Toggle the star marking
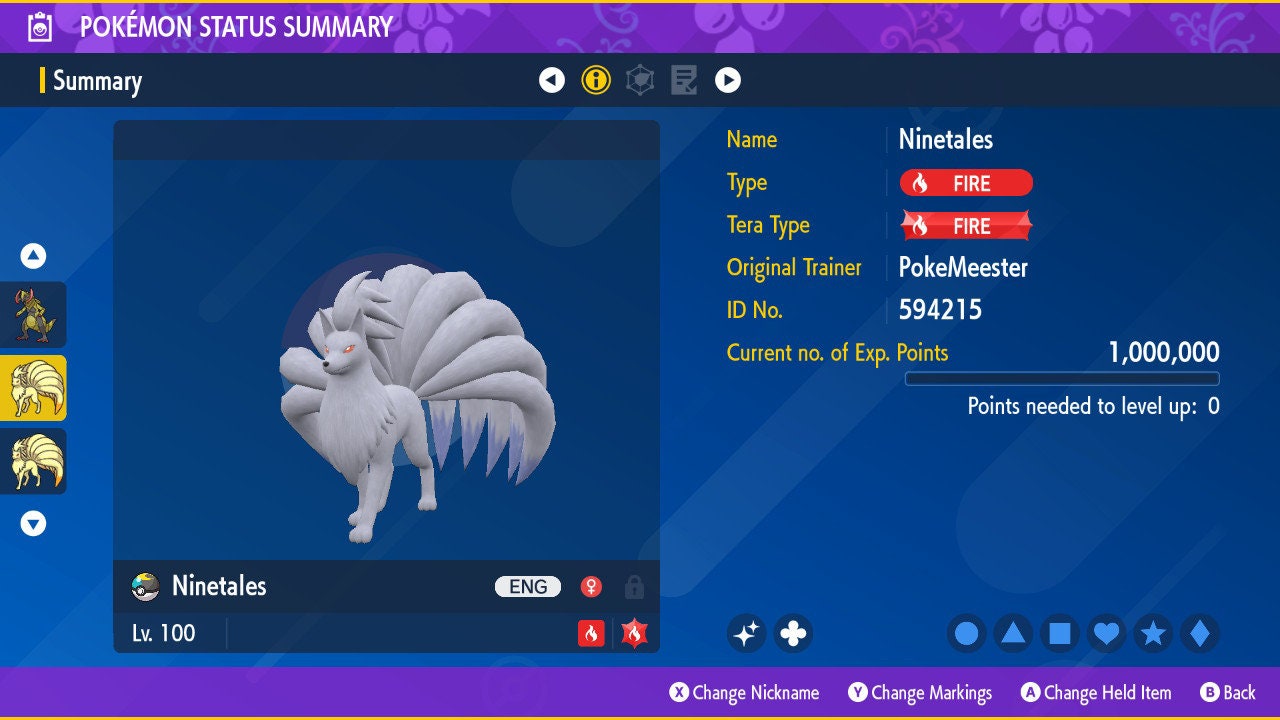The height and width of the screenshot is (720, 1280). tap(1153, 633)
